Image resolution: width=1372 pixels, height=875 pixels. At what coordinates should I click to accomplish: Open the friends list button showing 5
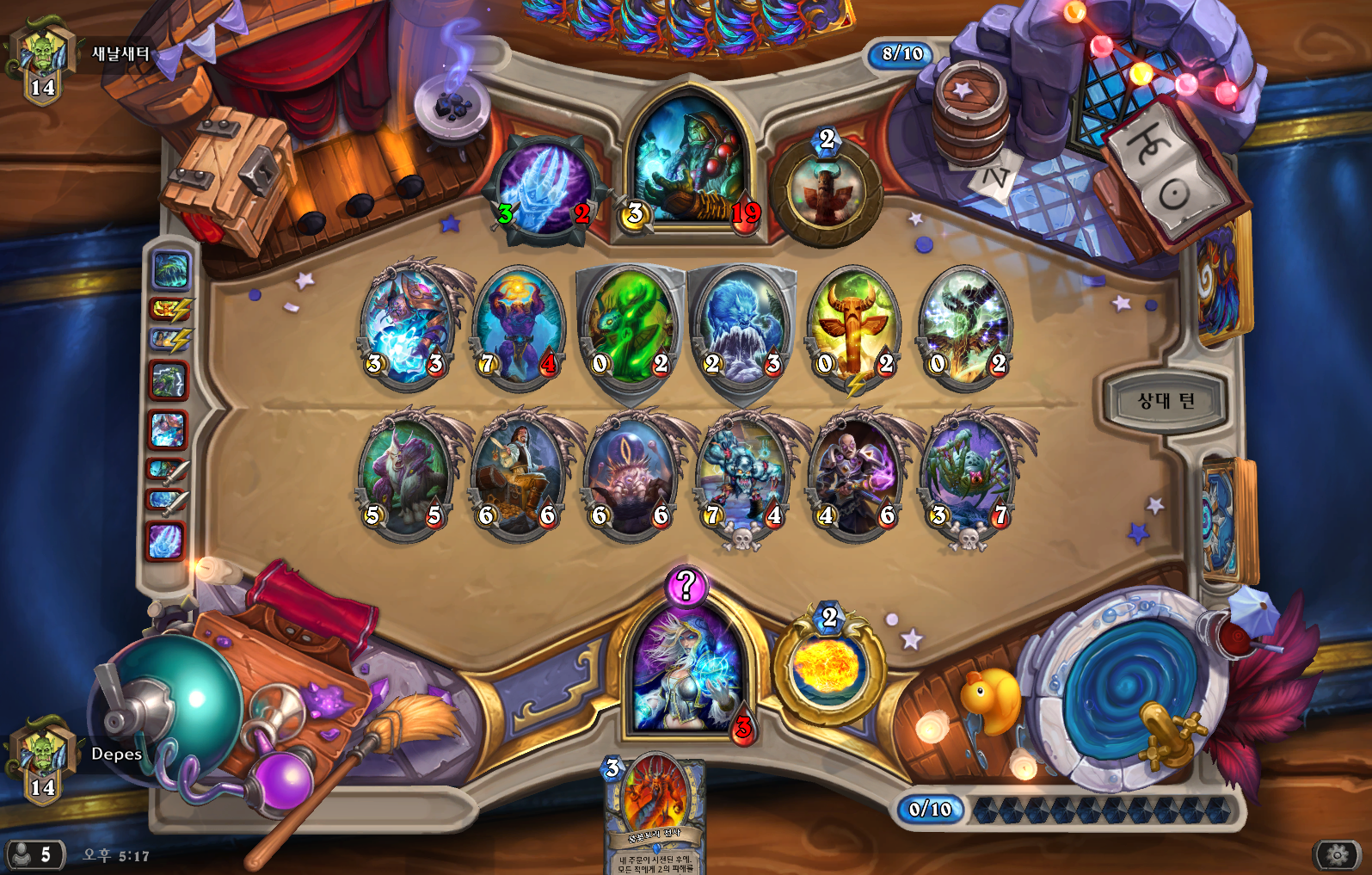(x=34, y=854)
